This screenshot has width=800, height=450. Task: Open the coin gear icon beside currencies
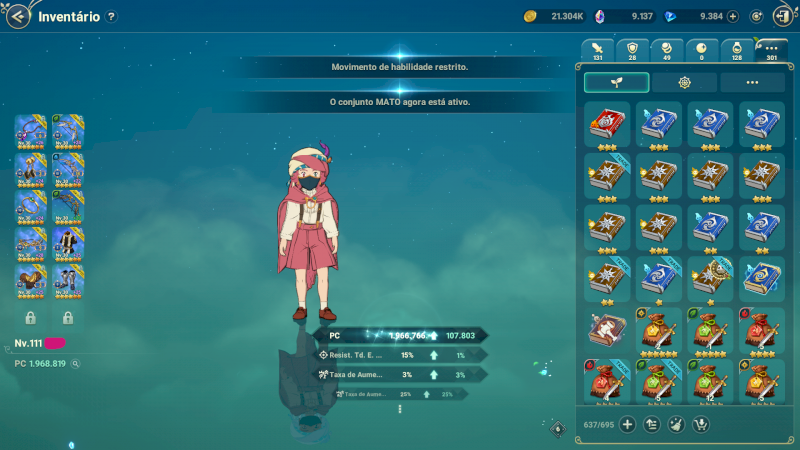(756, 16)
